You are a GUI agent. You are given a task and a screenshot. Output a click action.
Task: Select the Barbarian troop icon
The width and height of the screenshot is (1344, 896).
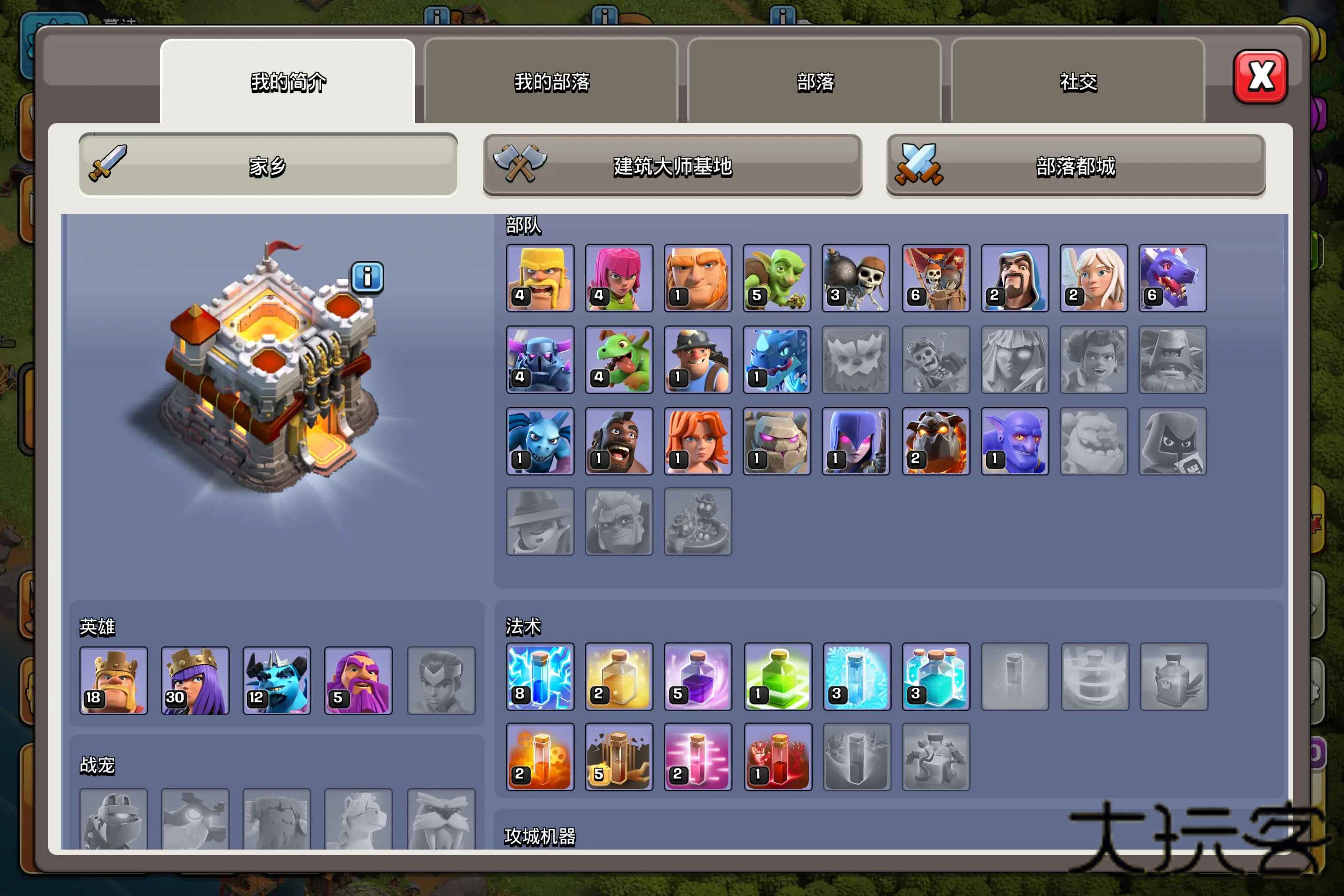(x=540, y=278)
